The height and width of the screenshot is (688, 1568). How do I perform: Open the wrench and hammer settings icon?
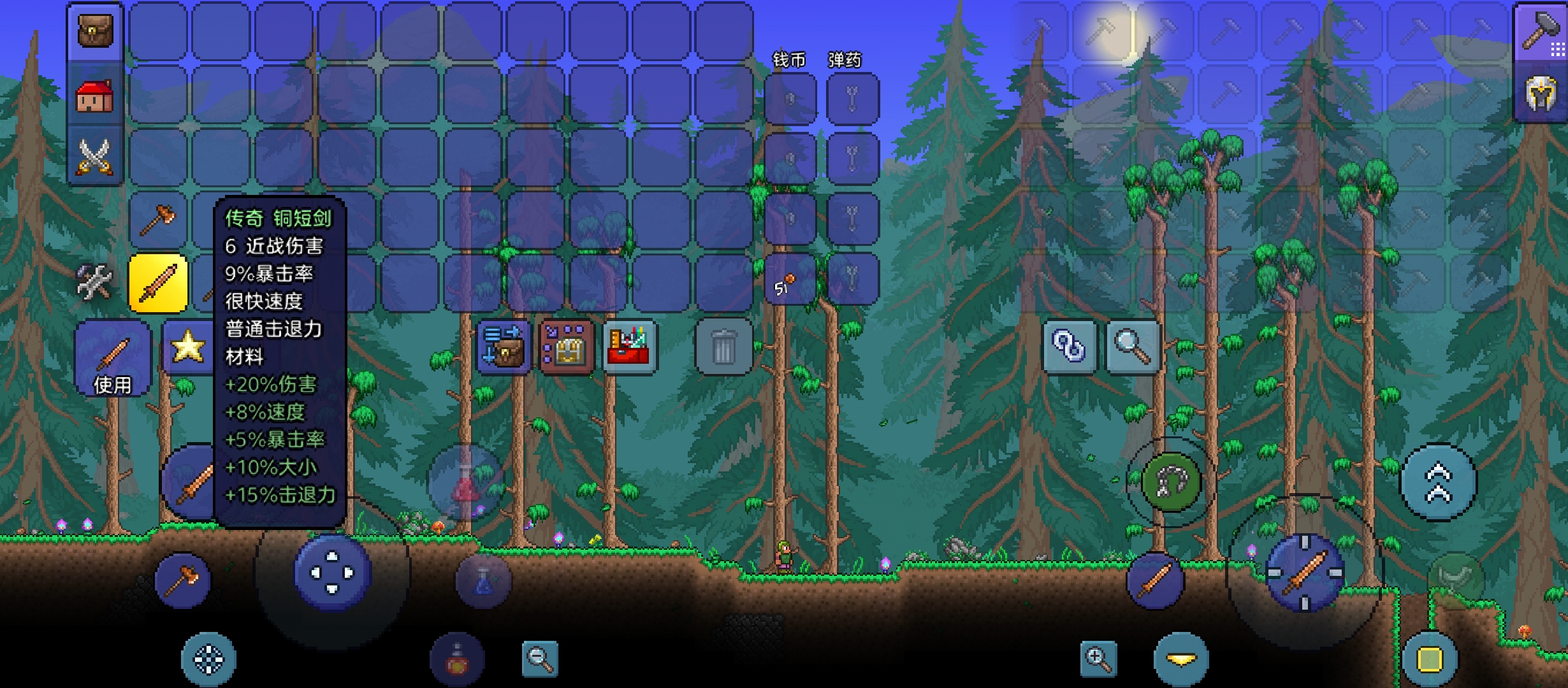94,282
